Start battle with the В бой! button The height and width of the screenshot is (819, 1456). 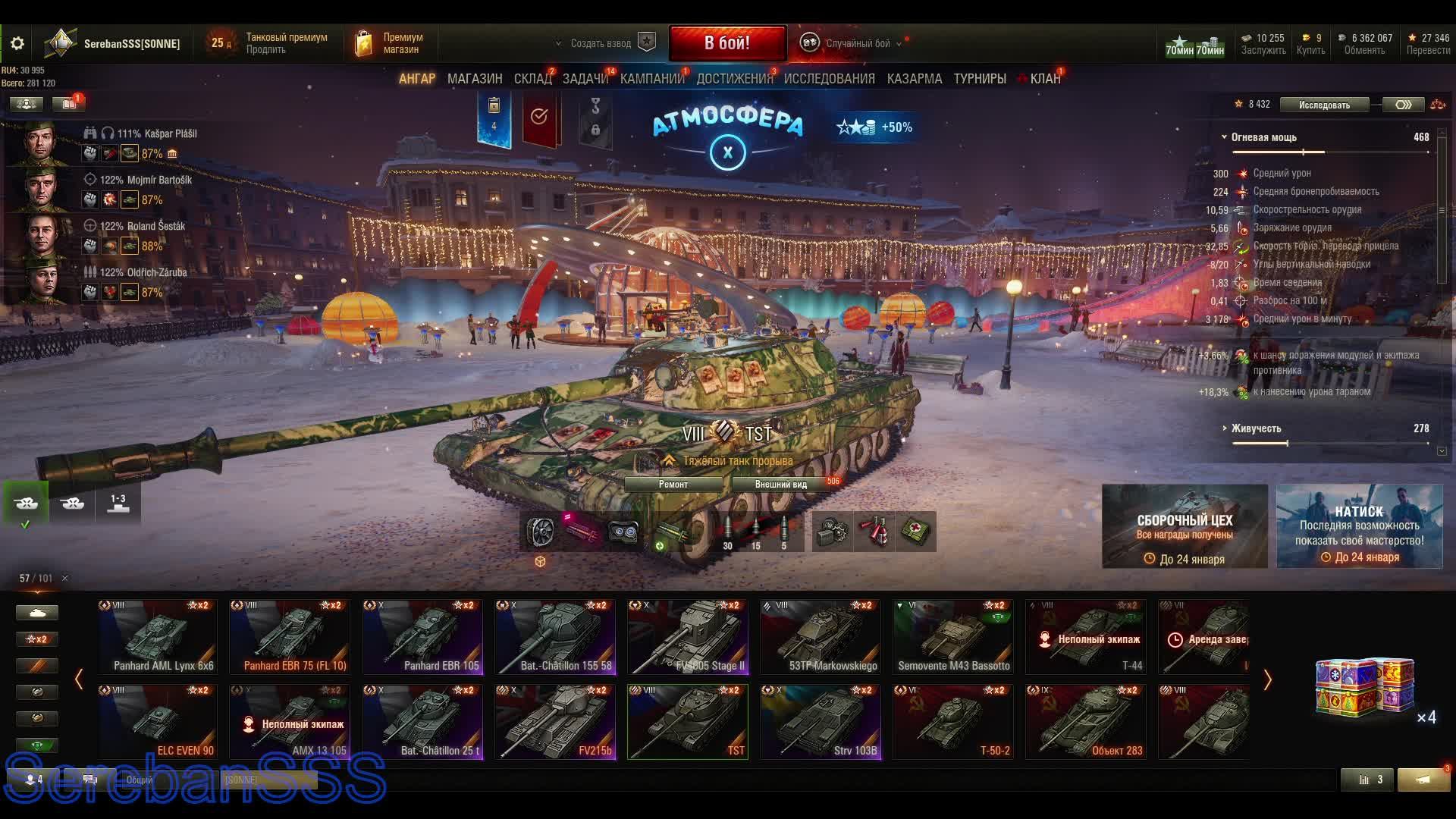[x=726, y=43]
